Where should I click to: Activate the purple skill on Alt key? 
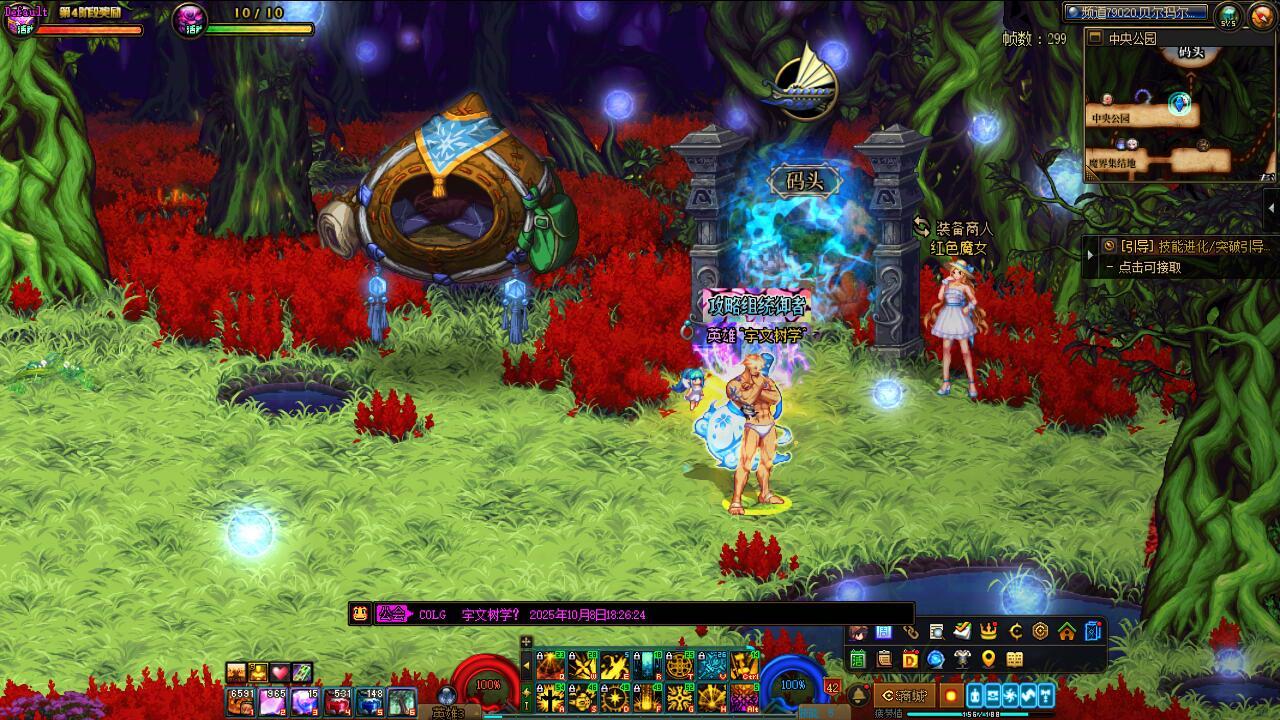(744, 698)
